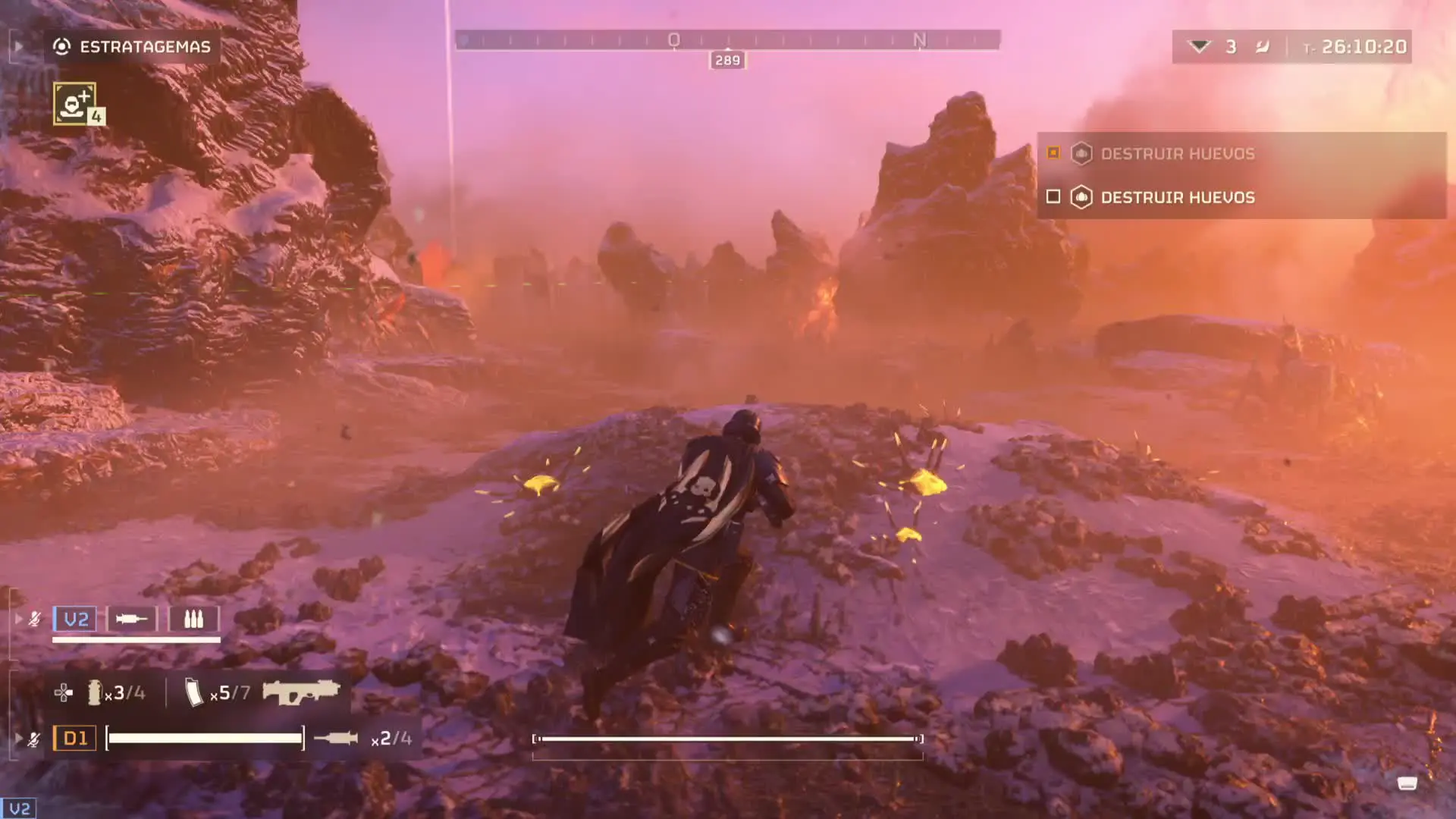Select the primary rifle weapon icon
The height and width of the screenshot is (819, 1456).
pyautogui.click(x=301, y=692)
